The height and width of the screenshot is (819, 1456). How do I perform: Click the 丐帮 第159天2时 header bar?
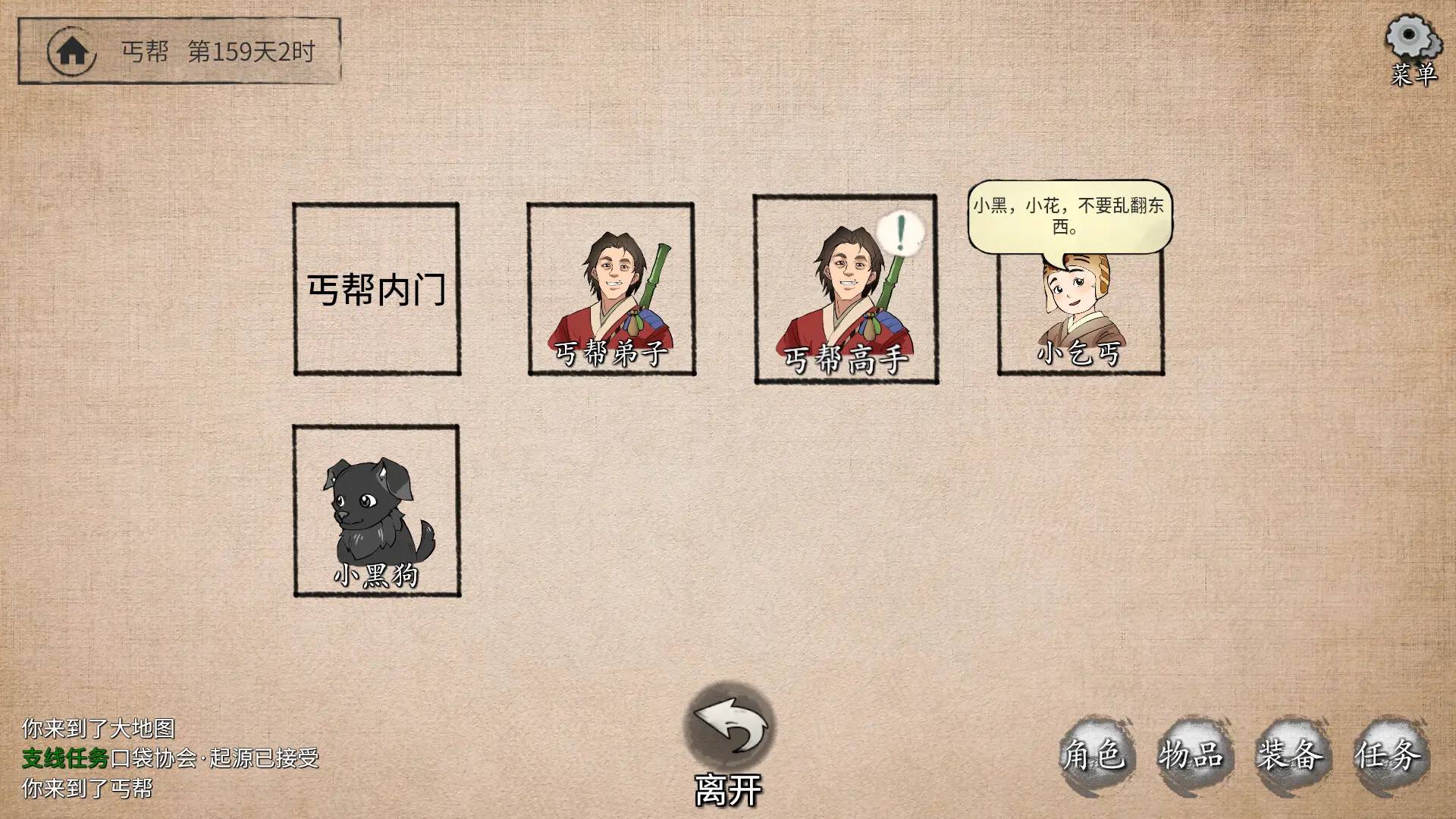coord(220,52)
